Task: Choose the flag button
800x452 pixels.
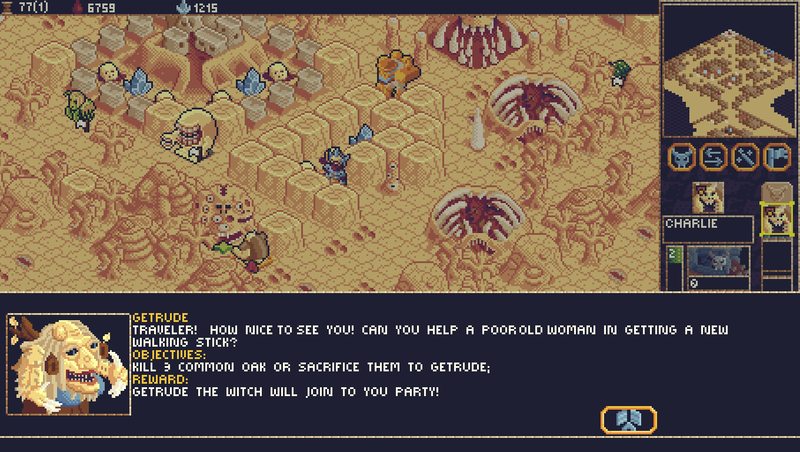Action: pyautogui.click(x=776, y=157)
